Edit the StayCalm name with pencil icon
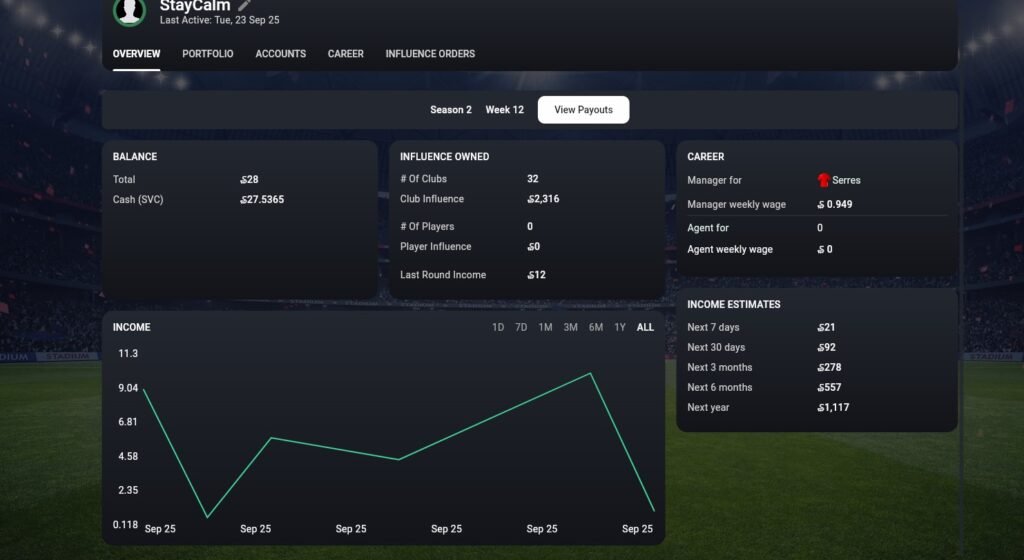1024x560 pixels. click(245, 6)
